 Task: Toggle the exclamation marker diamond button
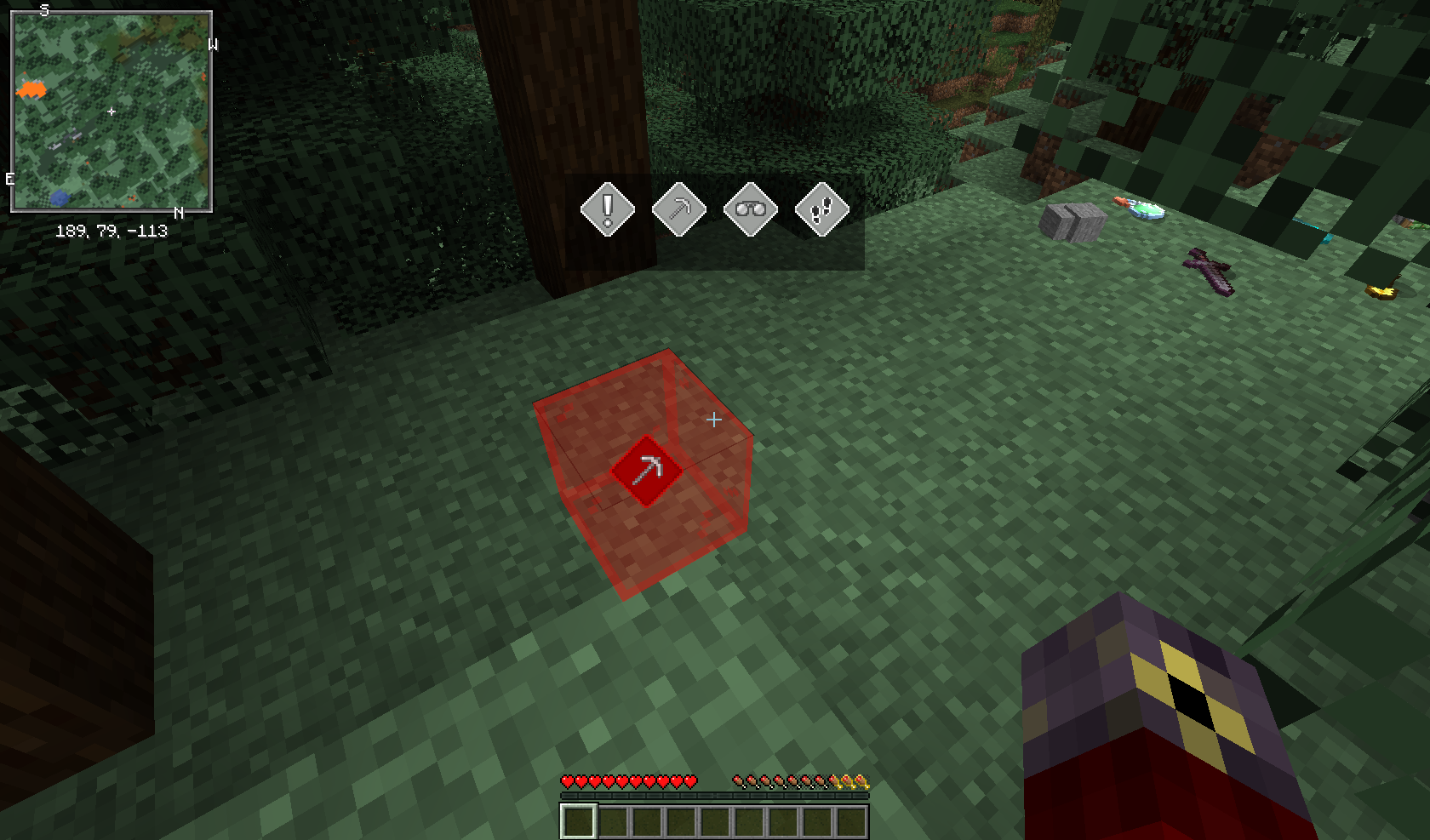[607, 209]
